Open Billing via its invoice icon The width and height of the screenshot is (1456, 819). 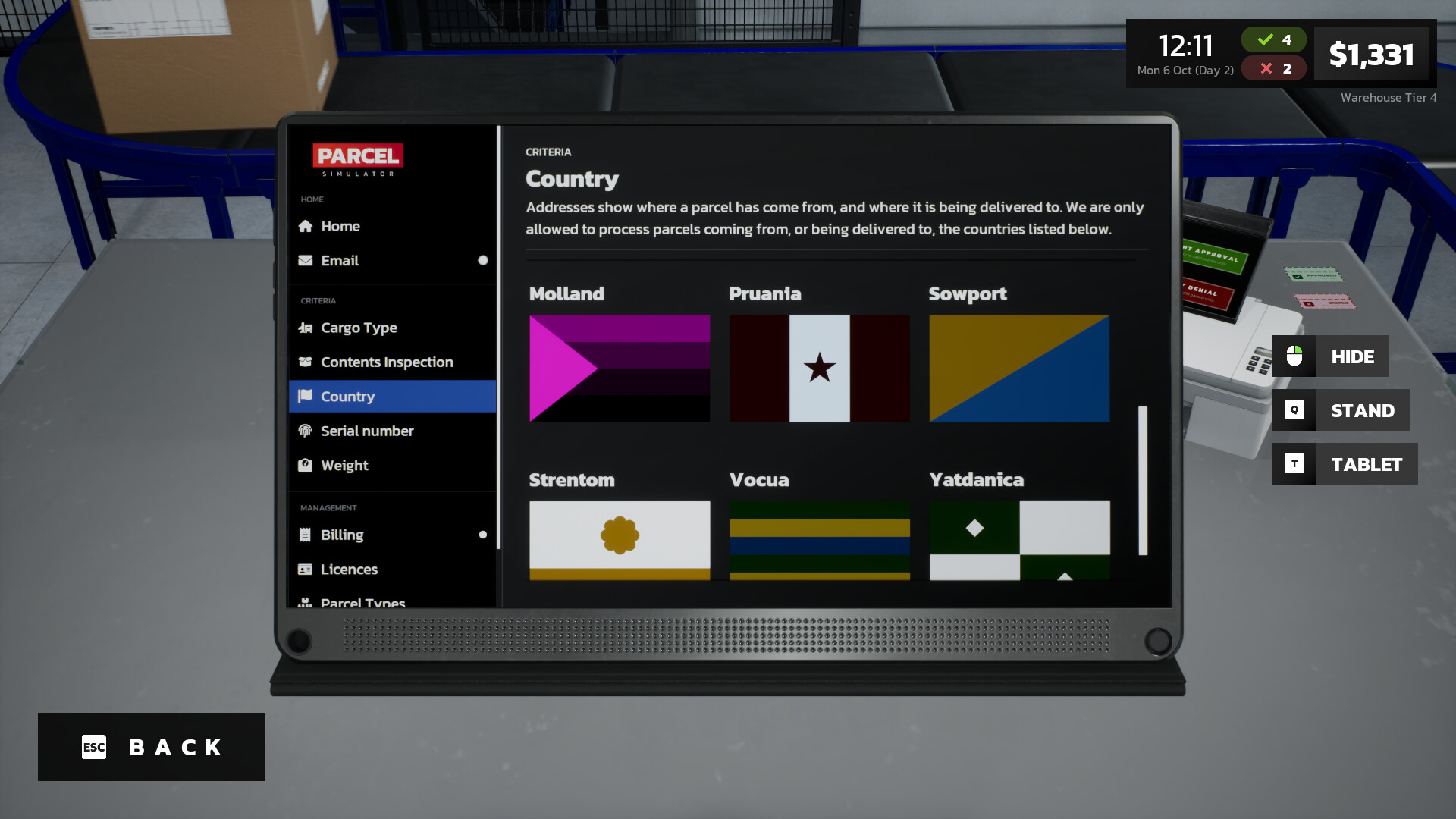coord(306,534)
